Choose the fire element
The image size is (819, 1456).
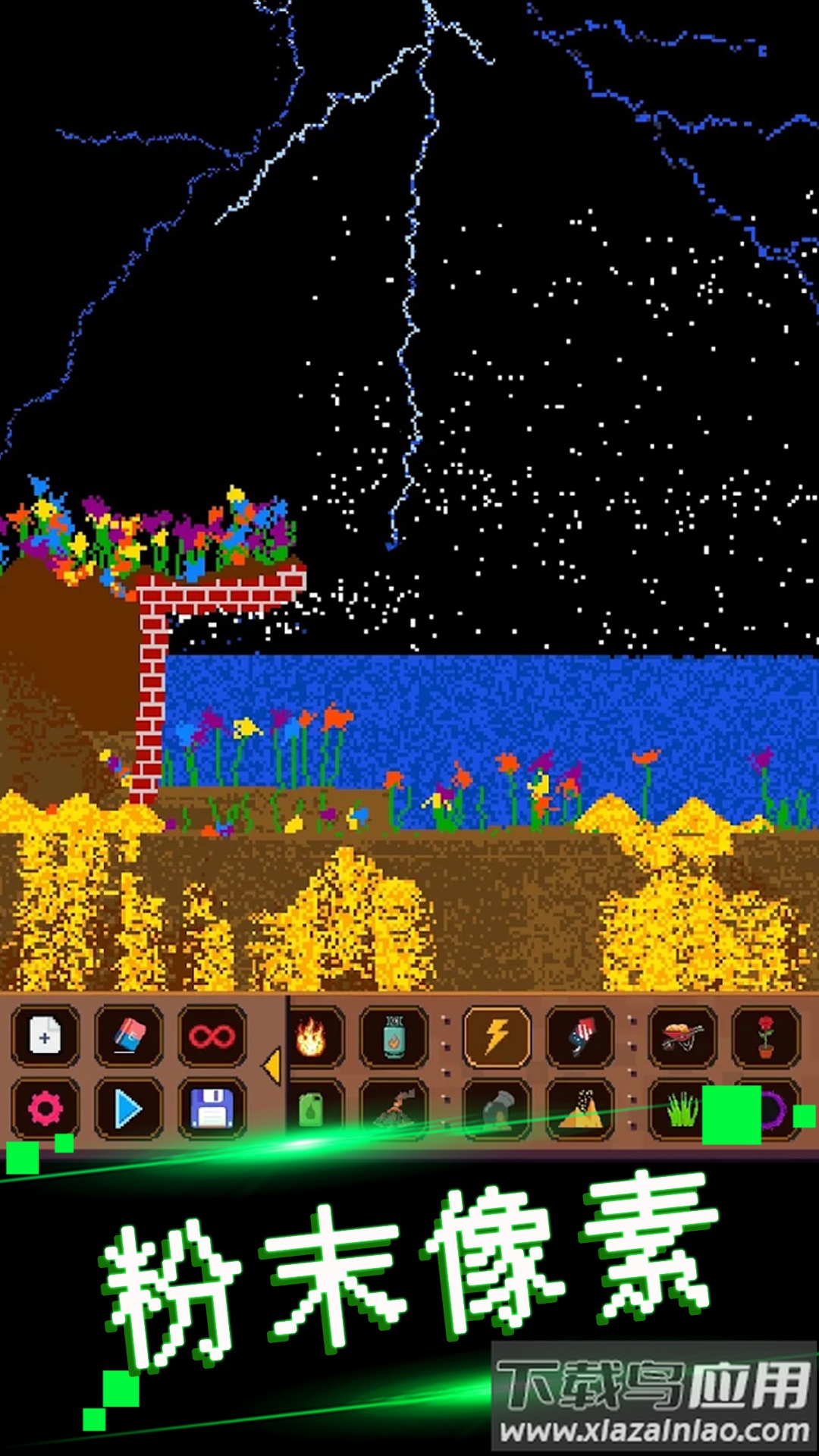[312, 1037]
